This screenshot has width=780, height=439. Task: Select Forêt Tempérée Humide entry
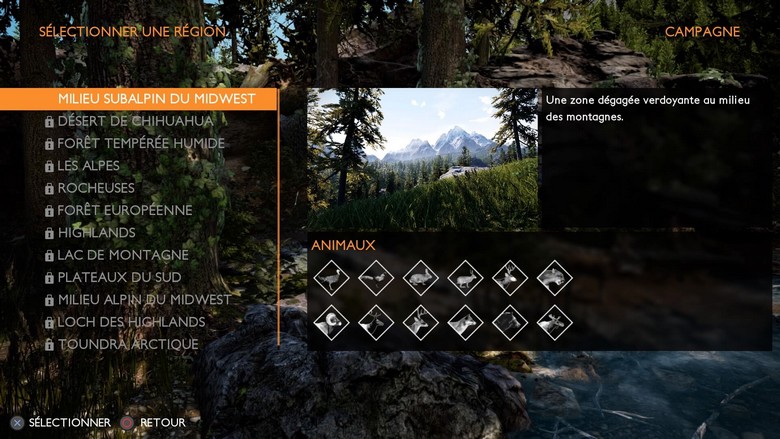click(141, 143)
